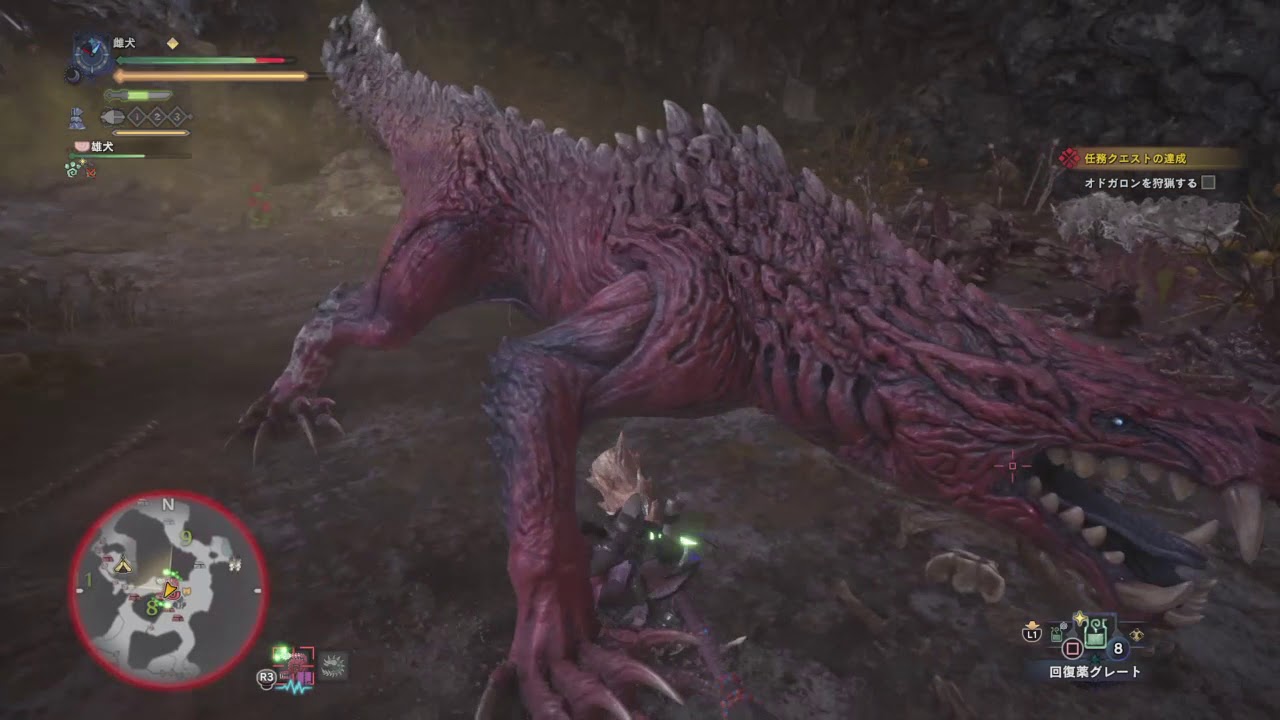This screenshot has height=720, width=1280.
Task: Expand the minimap using its left edge notch
Action: tap(78, 590)
